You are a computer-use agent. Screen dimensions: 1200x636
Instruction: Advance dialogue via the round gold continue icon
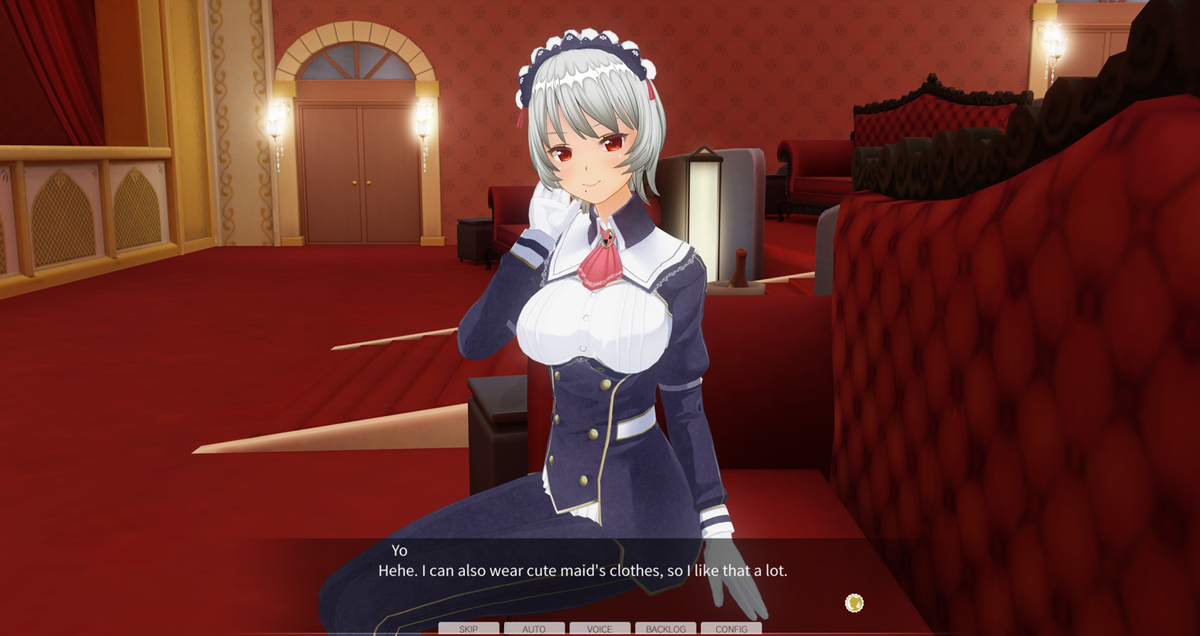[854, 602]
